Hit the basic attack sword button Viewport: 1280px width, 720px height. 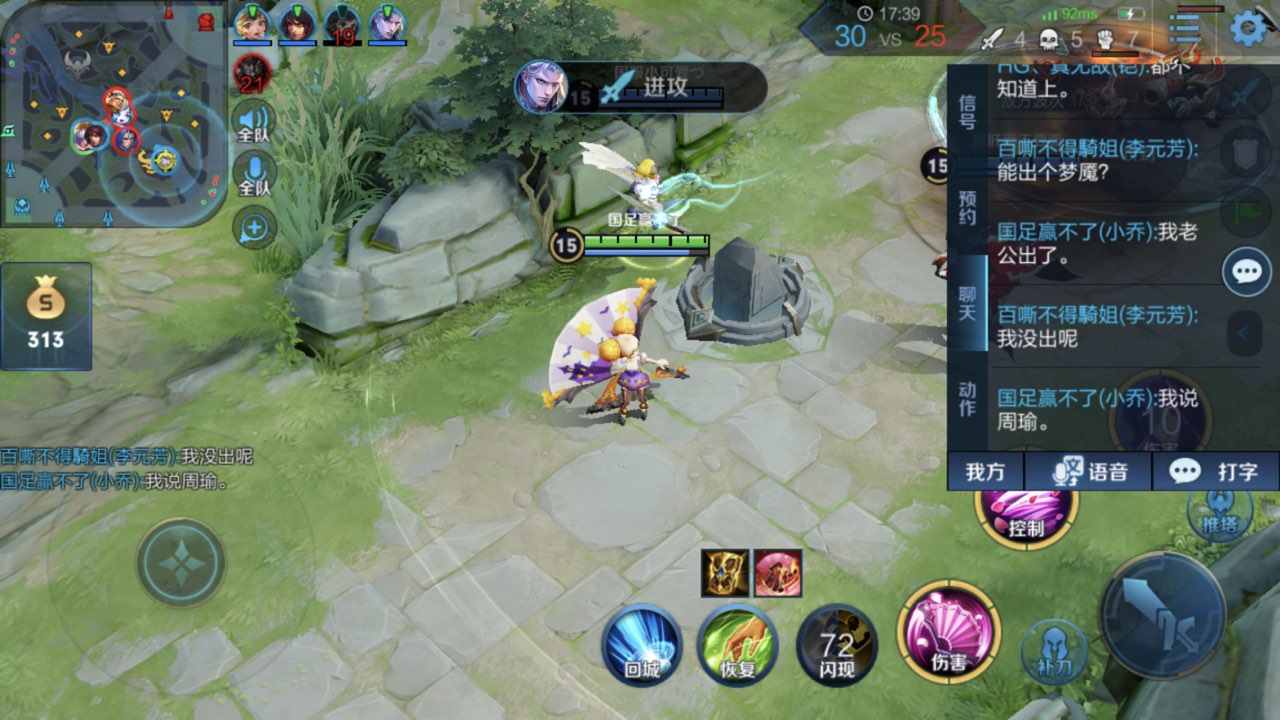tap(1163, 614)
